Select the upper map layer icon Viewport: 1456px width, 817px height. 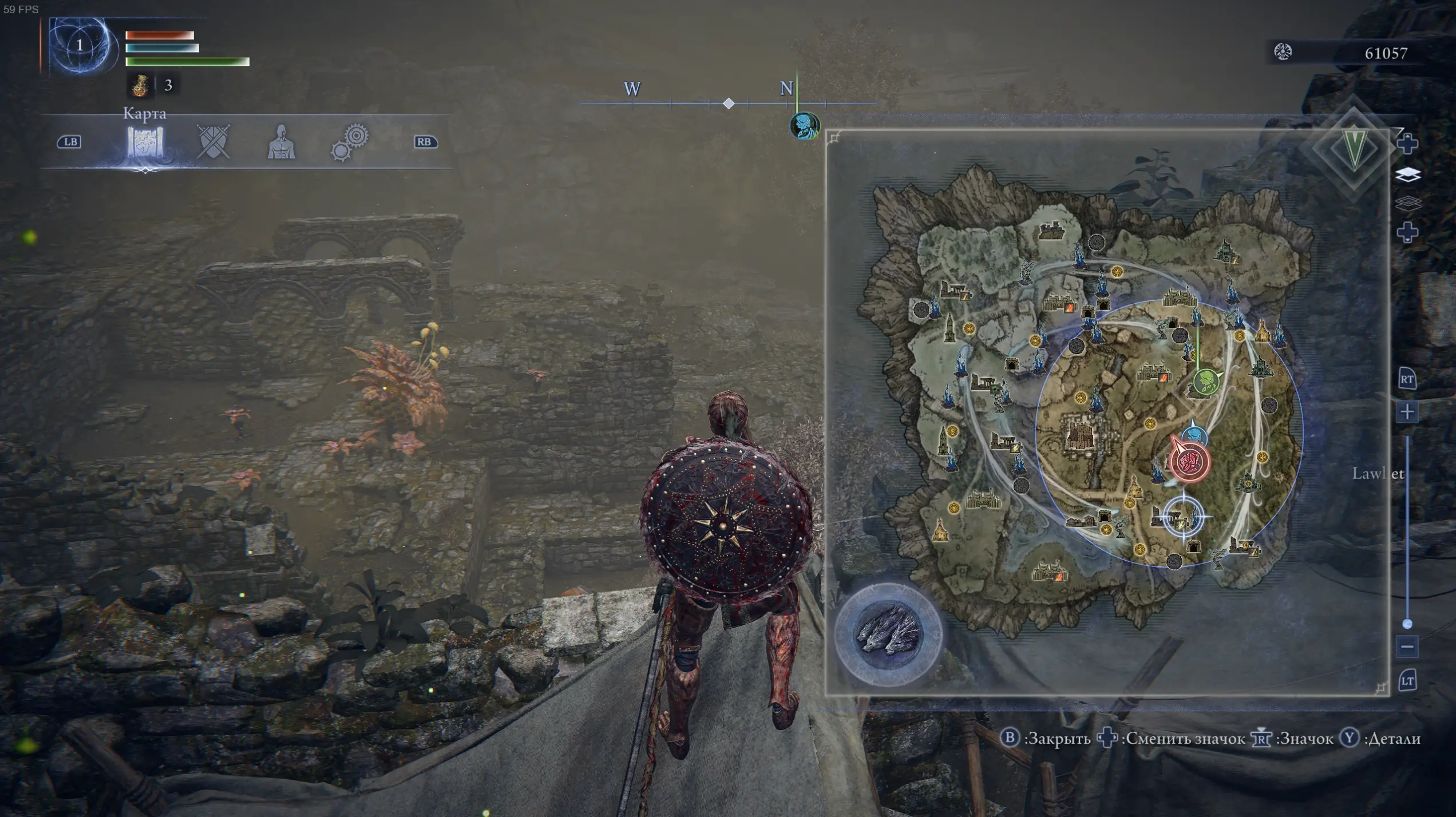point(1408,174)
